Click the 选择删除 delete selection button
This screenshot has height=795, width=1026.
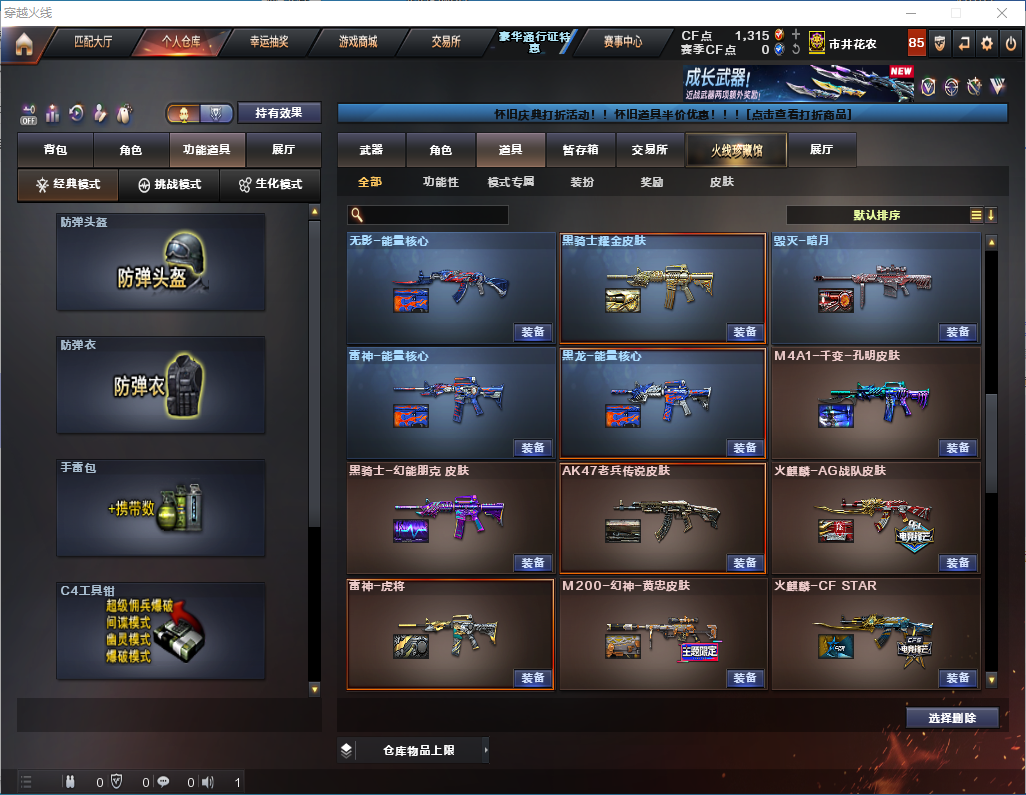[952, 718]
